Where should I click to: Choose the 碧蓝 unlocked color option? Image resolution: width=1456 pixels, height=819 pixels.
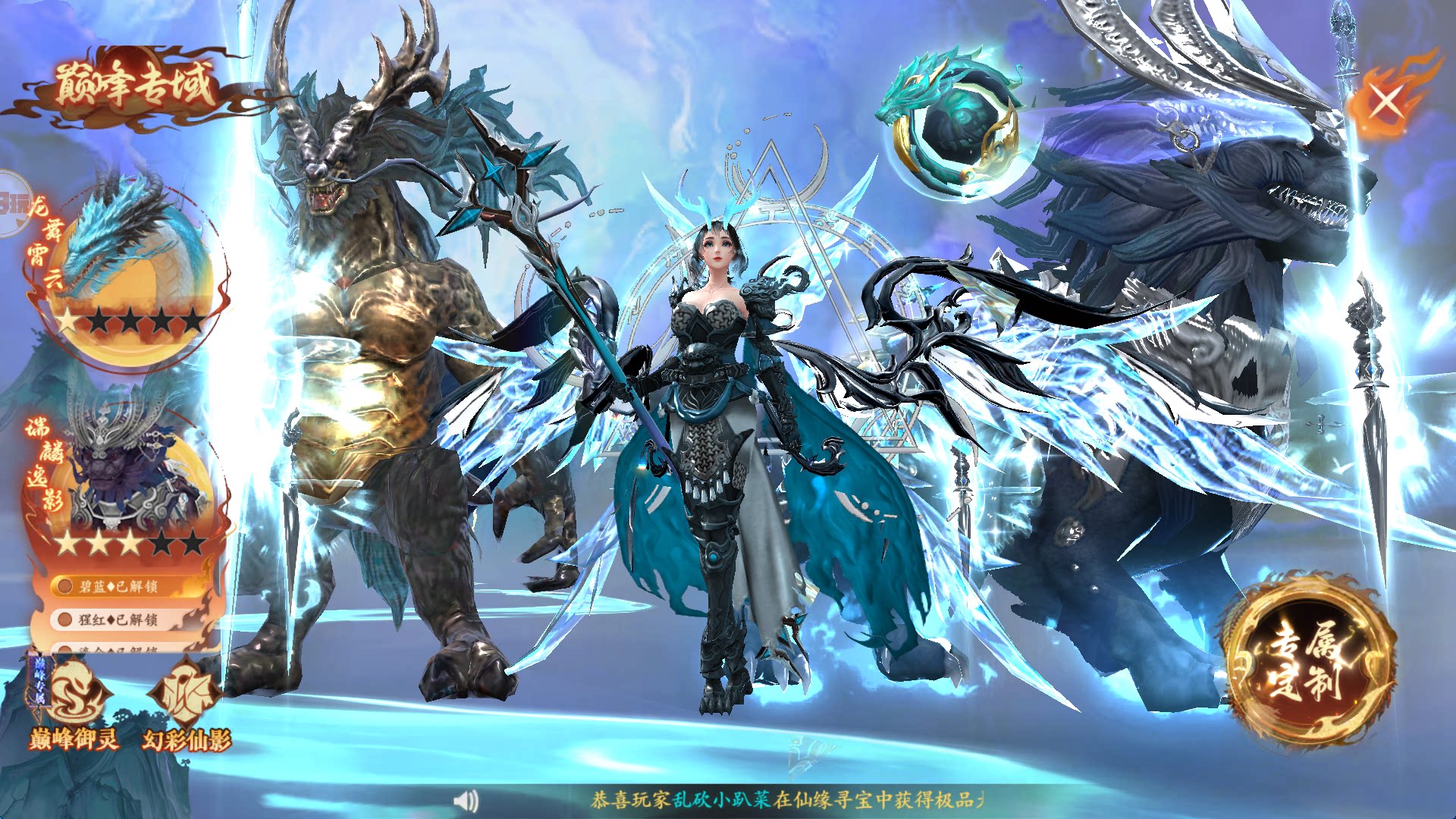(x=120, y=586)
